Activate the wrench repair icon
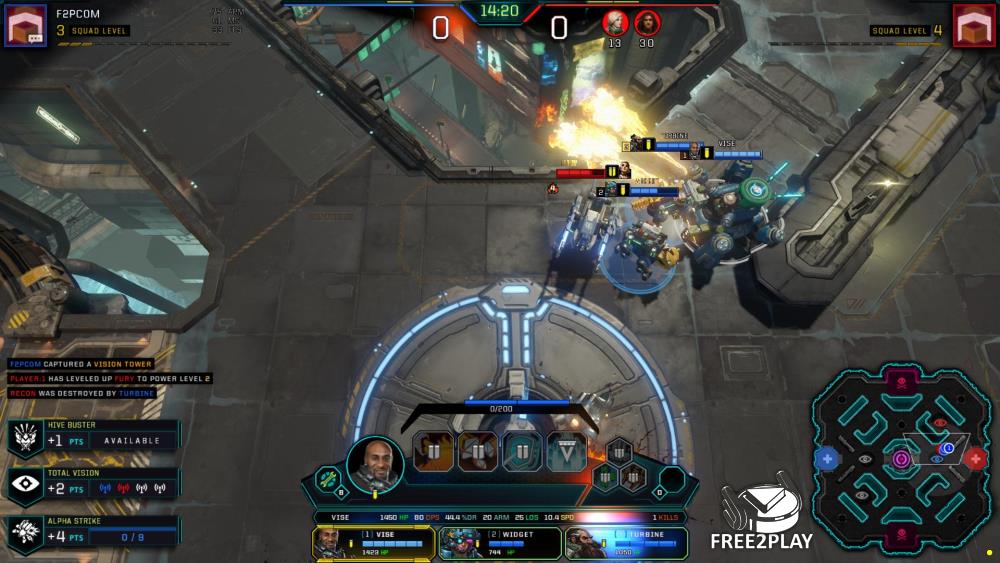 [x=329, y=479]
